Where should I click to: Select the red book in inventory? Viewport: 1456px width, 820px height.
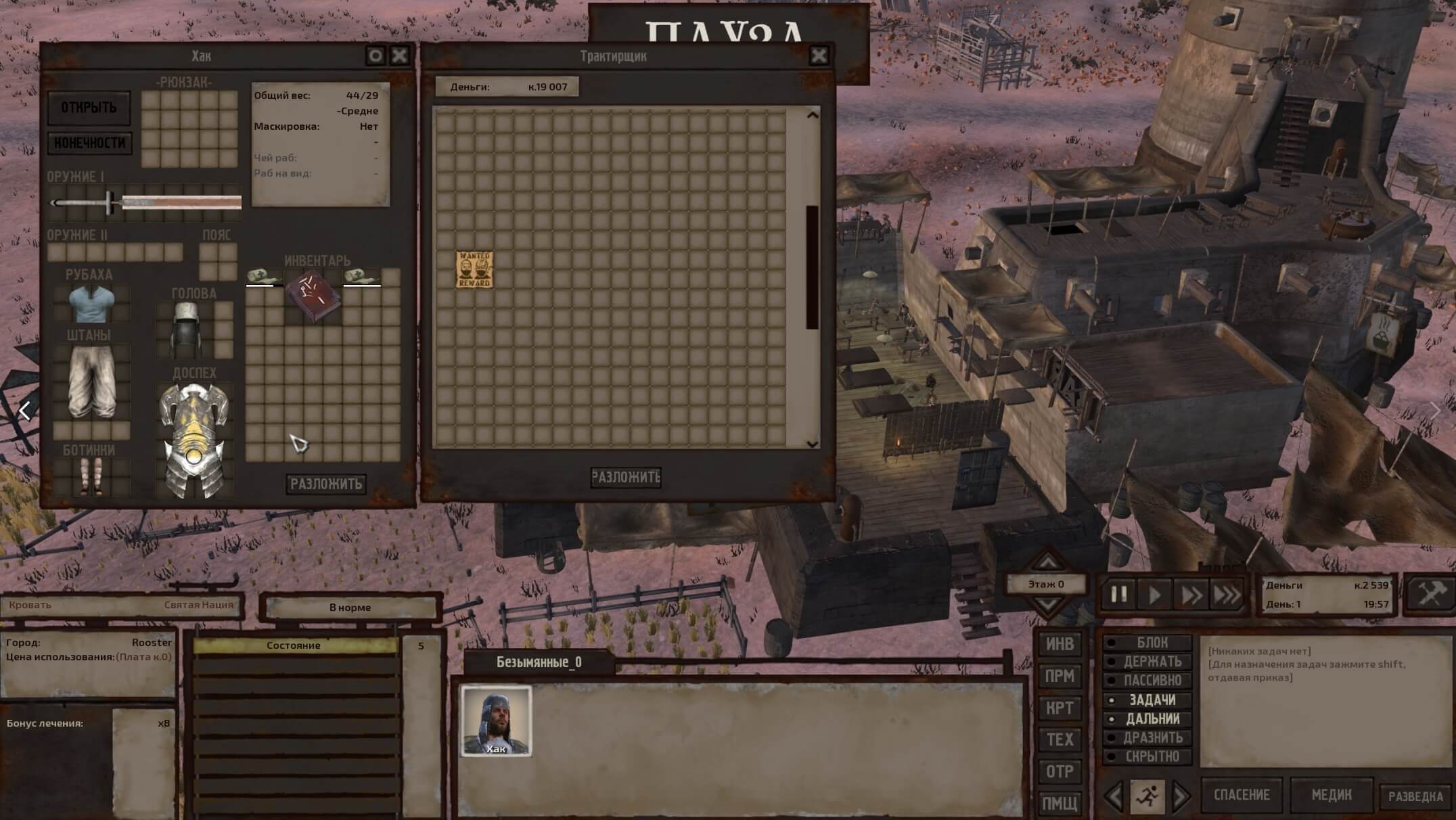[x=313, y=296]
